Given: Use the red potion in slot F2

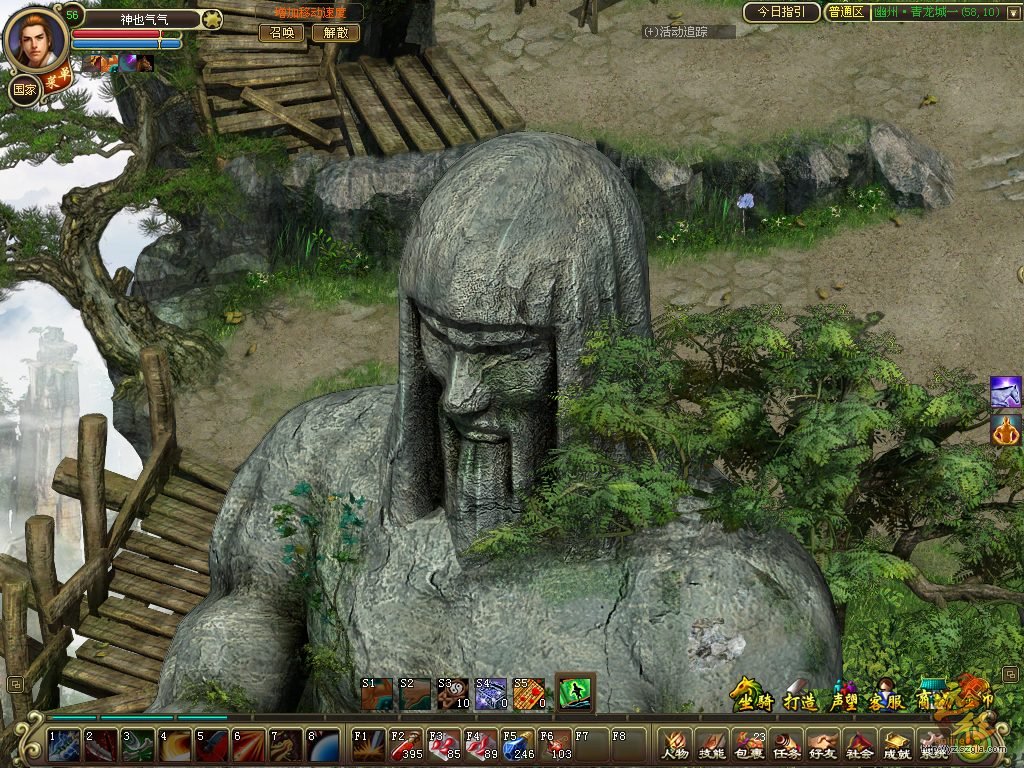Looking at the screenshot, I should click(x=405, y=746).
